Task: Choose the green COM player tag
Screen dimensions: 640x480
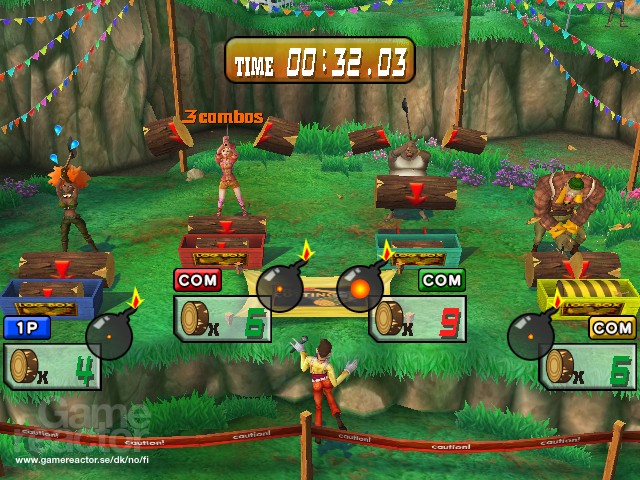Action: point(442,280)
